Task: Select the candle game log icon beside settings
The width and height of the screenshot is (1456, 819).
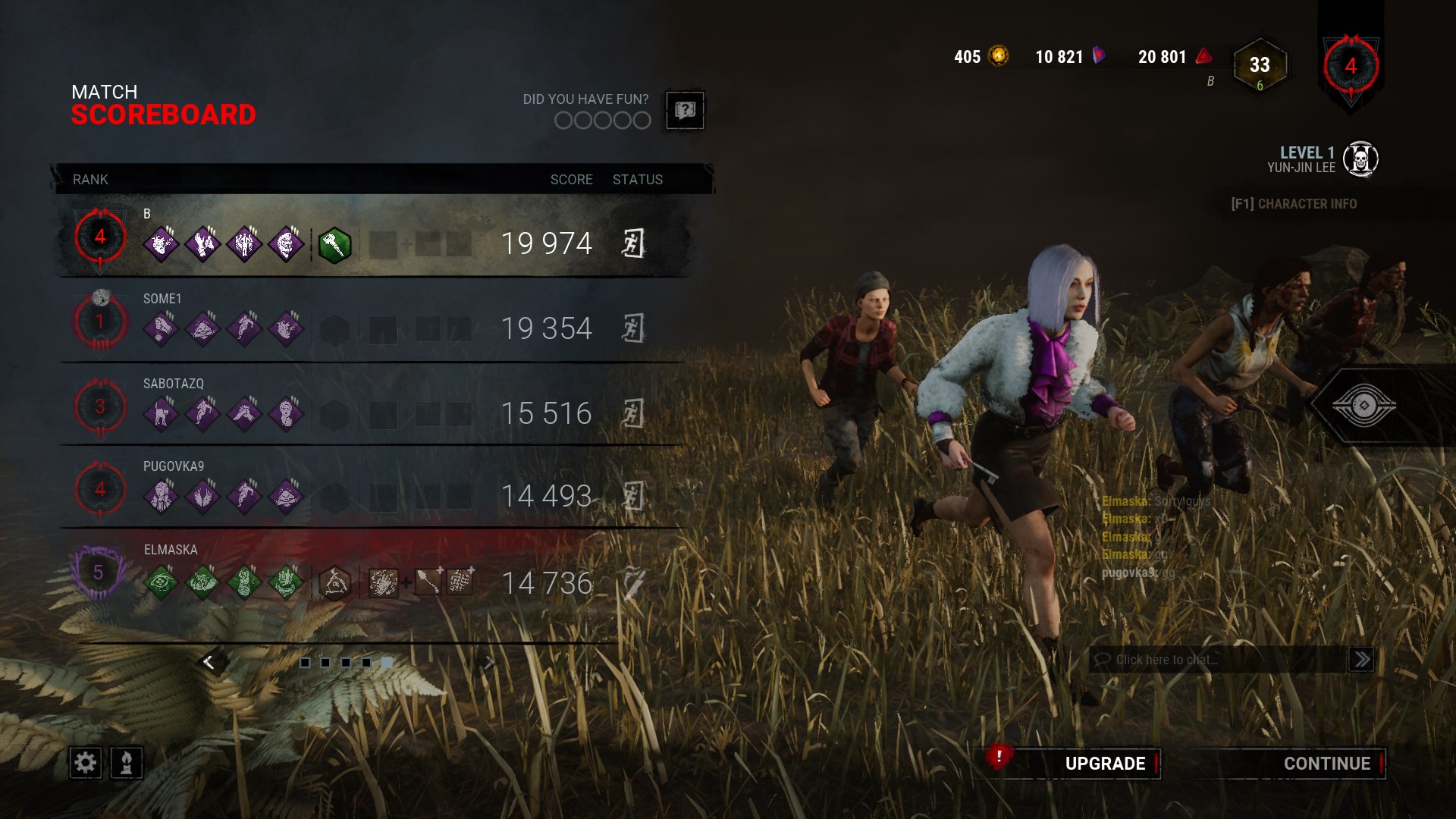Action: click(127, 763)
